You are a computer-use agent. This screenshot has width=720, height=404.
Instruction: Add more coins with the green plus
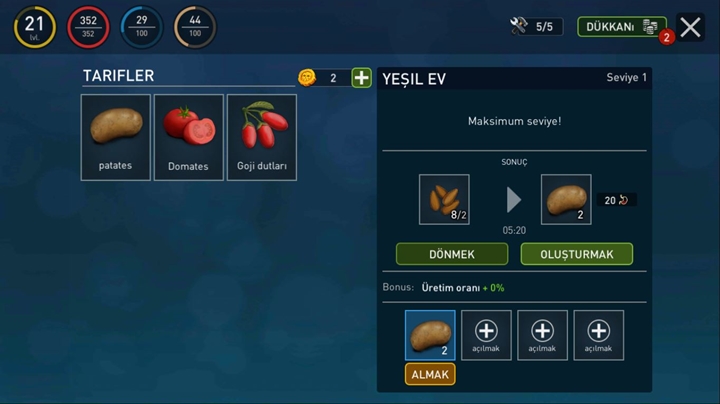[x=361, y=78]
